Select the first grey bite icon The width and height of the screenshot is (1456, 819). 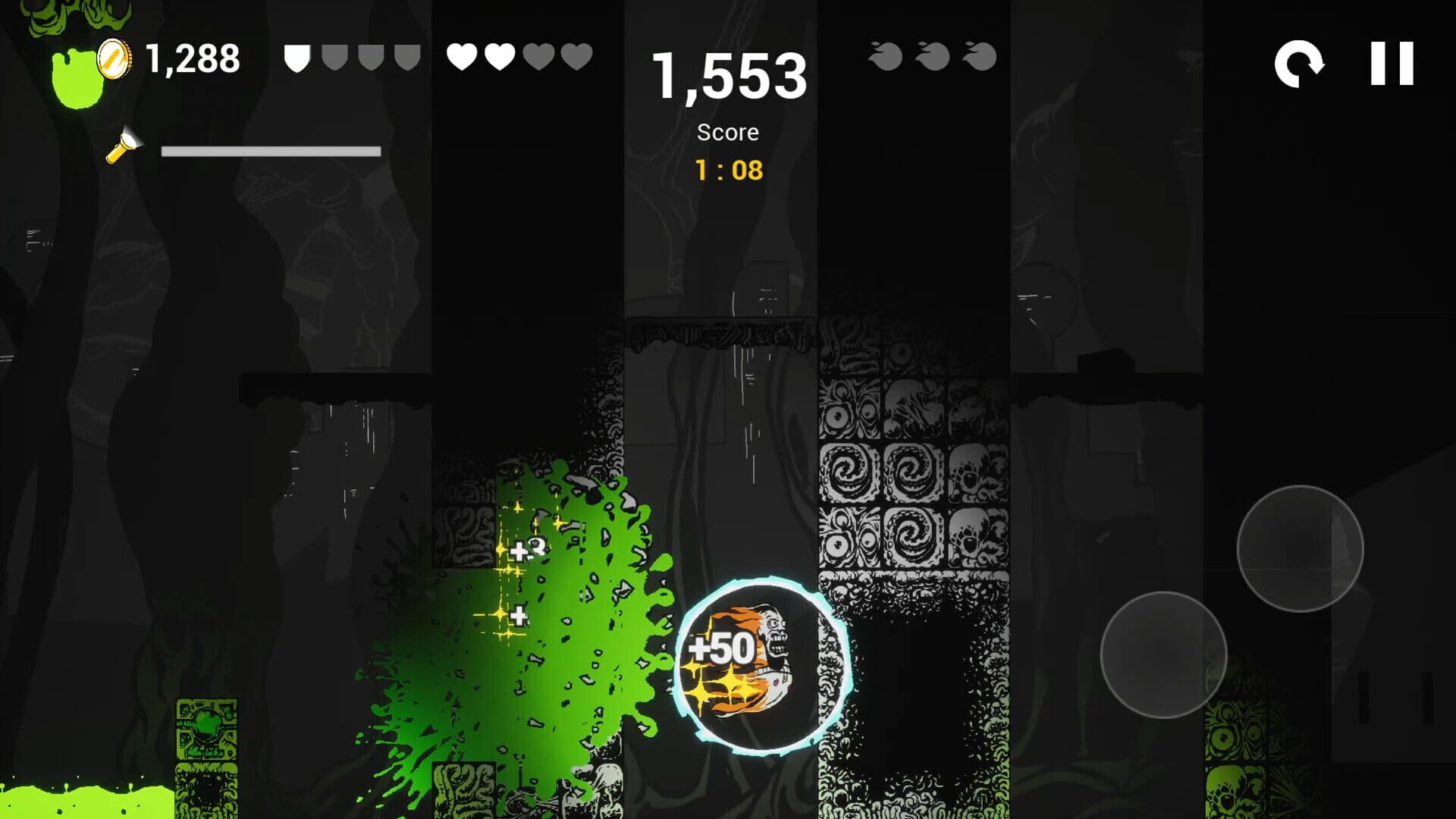[885, 55]
